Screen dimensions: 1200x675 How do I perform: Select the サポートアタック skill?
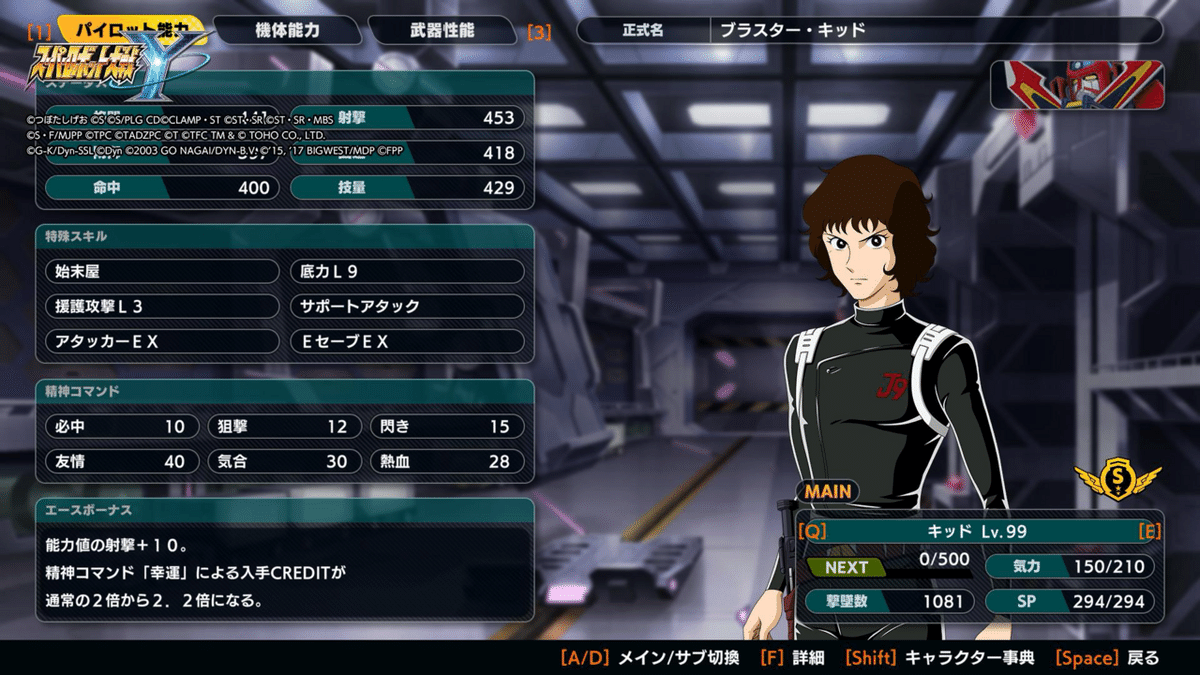[407, 306]
